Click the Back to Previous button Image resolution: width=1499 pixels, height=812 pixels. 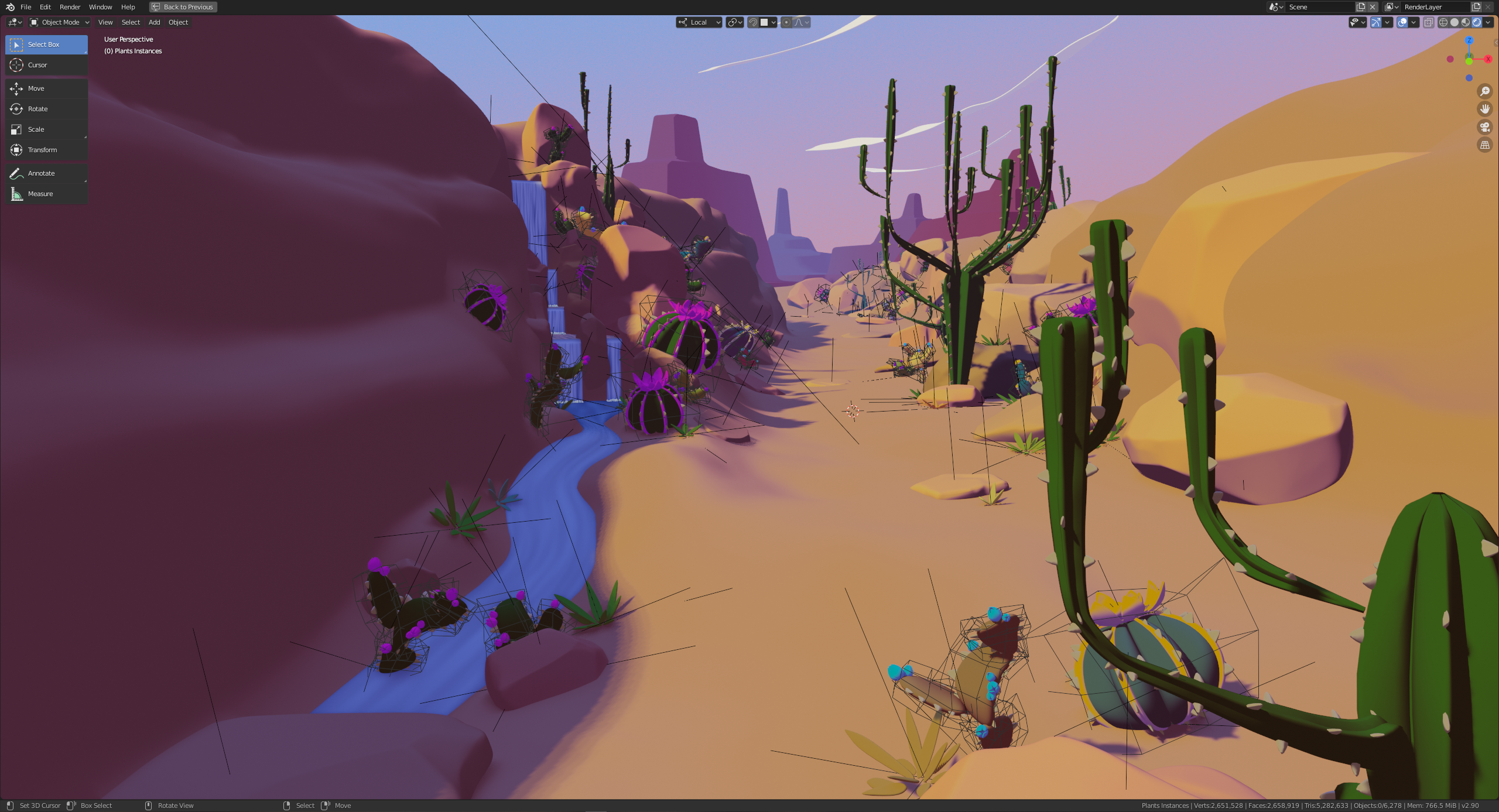tap(183, 7)
